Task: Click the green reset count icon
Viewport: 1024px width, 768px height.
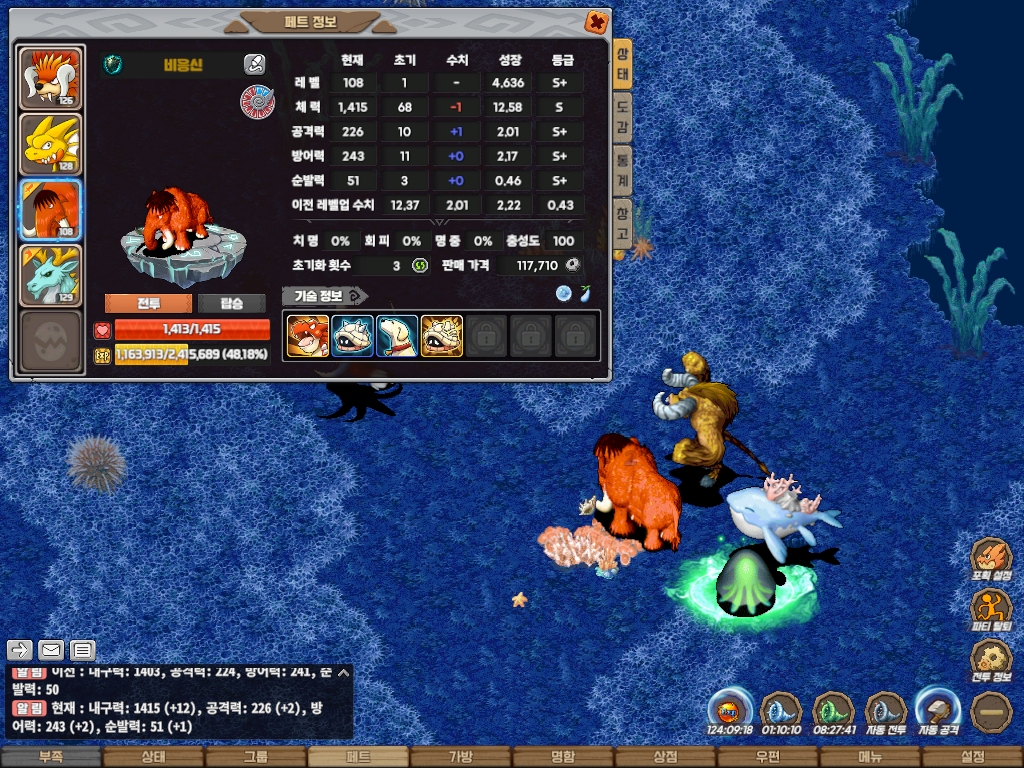Action: (420, 265)
